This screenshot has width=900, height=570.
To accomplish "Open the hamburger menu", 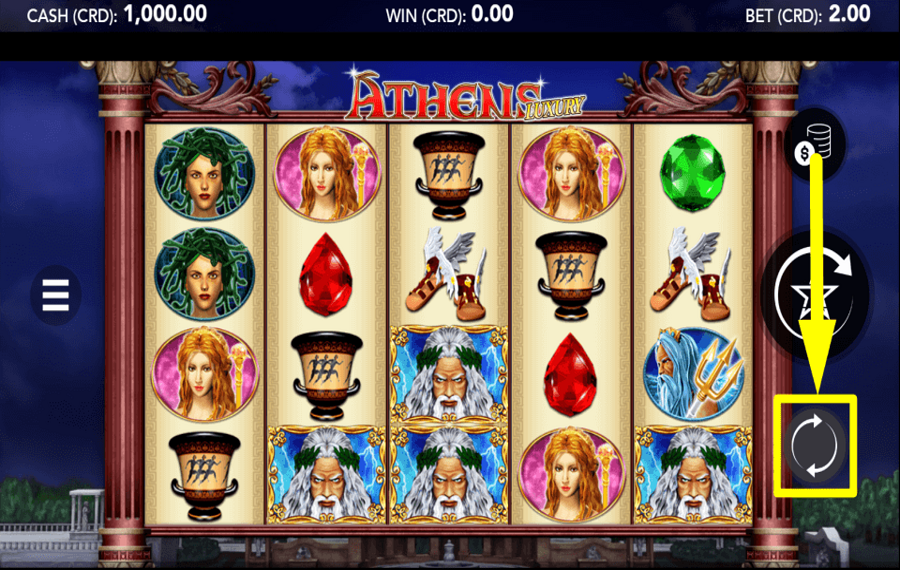I will [x=55, y=295].
